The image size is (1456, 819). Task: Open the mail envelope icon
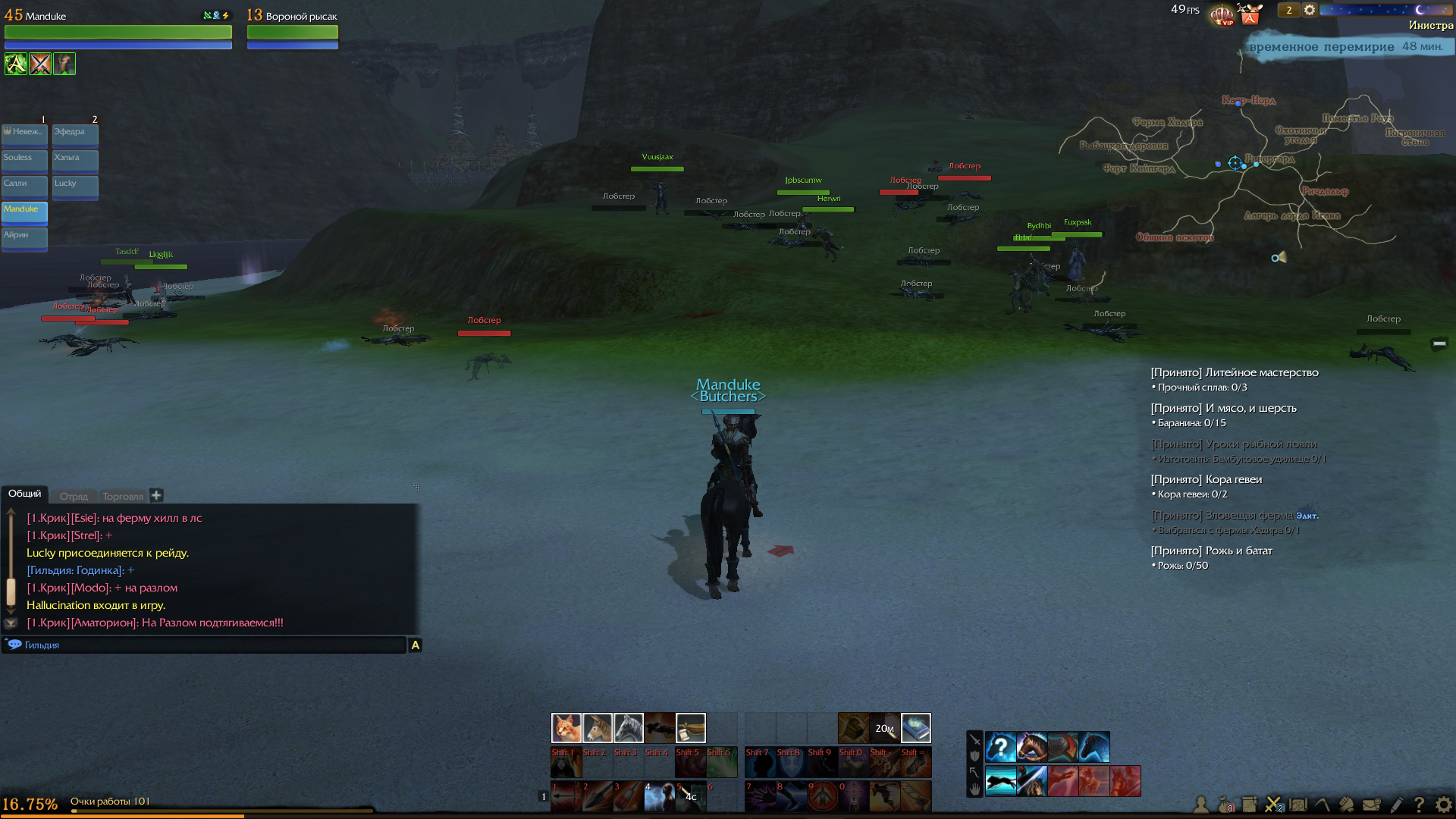click(1371, 805)
